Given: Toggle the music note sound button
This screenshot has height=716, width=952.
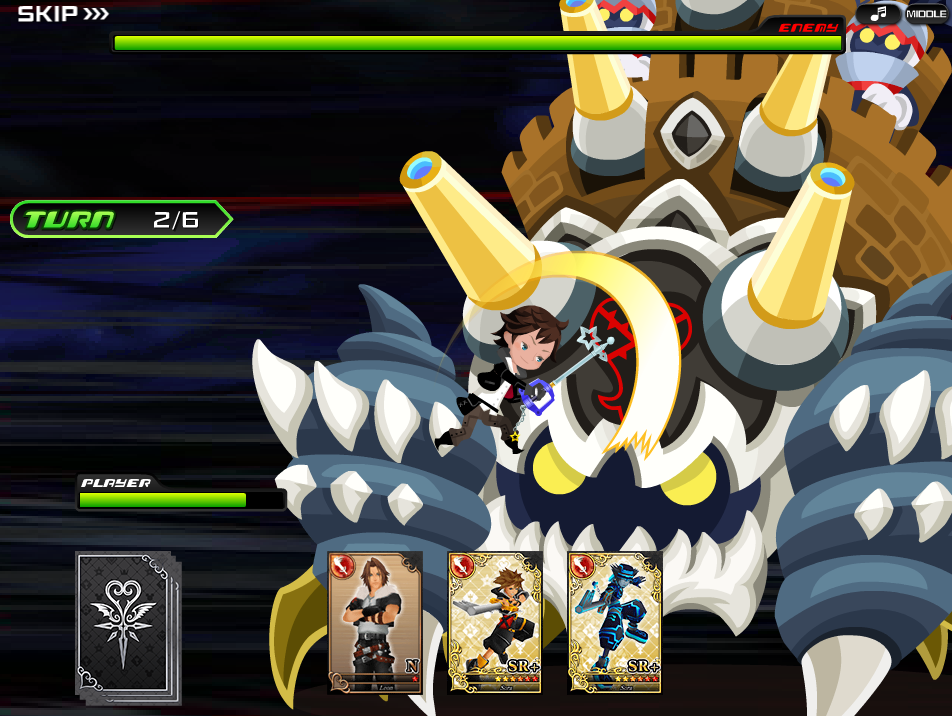Looking at the screenshot, I should [877, 14].
